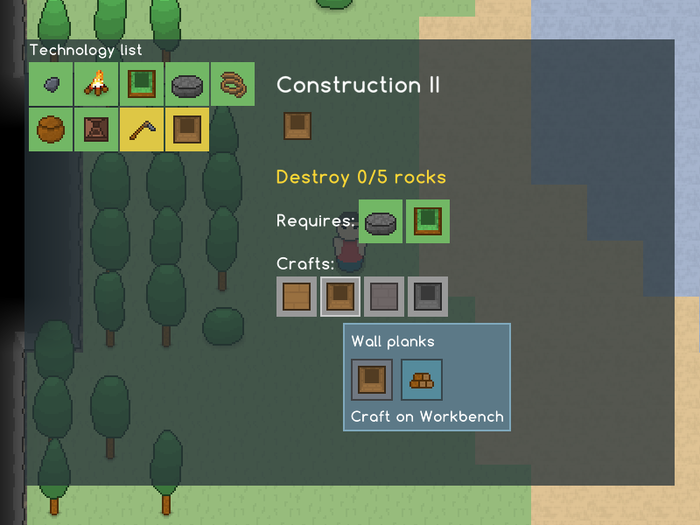Choose the green framed tile technology

[142, 85]
